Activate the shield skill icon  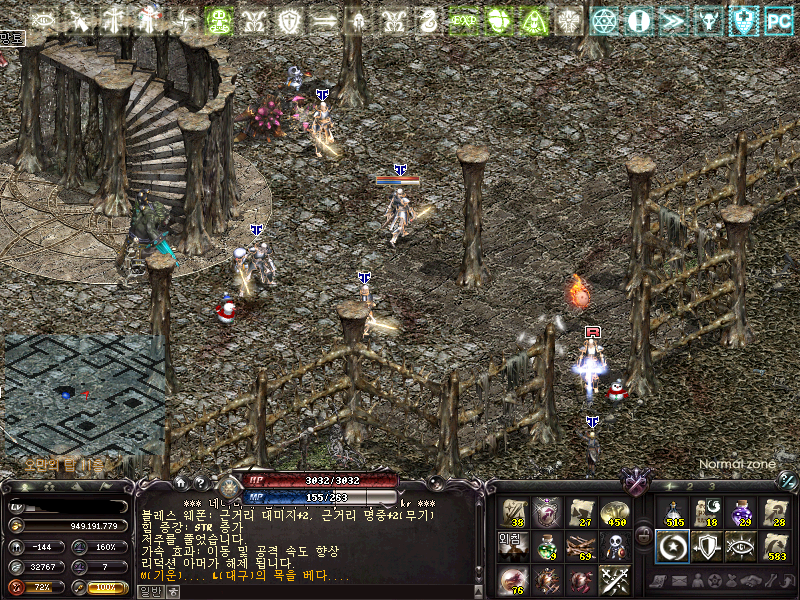(x=706, y=546)
